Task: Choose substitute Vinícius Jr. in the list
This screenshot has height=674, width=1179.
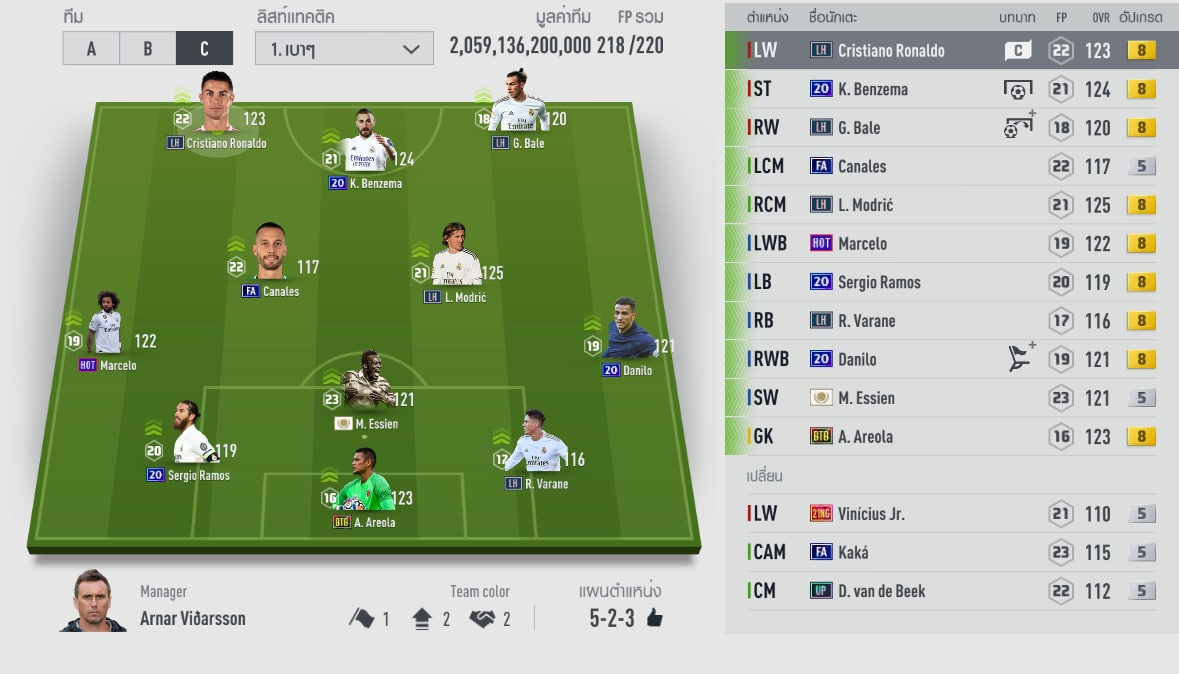Action: pos(951,514)
